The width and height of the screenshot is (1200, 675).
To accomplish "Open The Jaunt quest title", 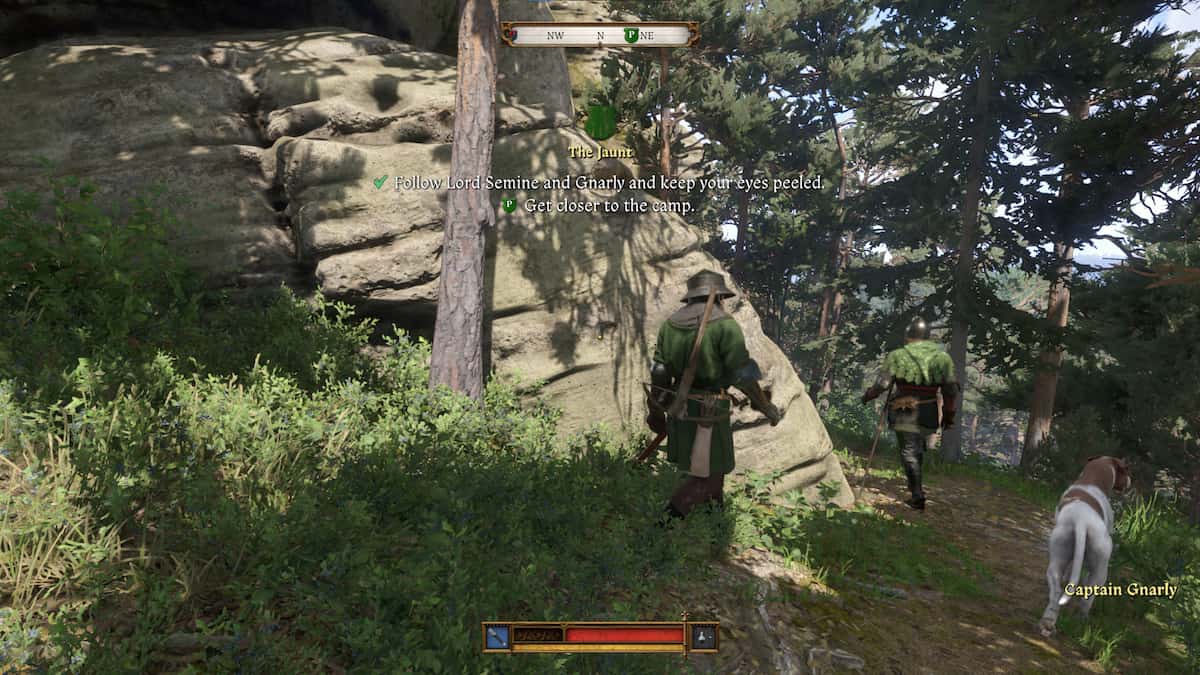I will pos(599,153).
